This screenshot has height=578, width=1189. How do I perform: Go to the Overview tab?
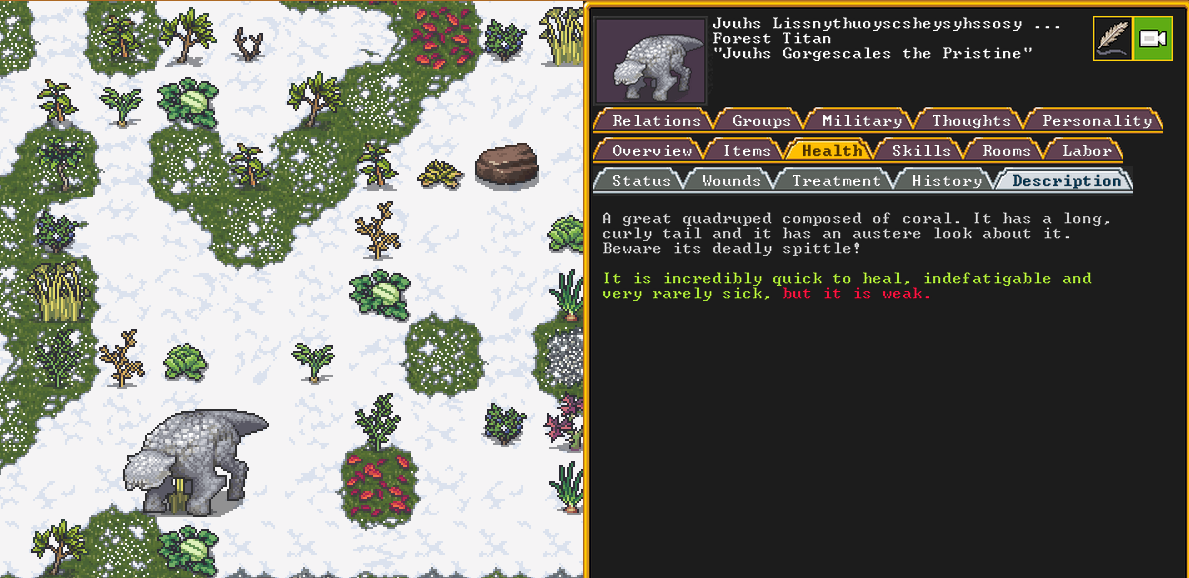click(x=652, y=151)
